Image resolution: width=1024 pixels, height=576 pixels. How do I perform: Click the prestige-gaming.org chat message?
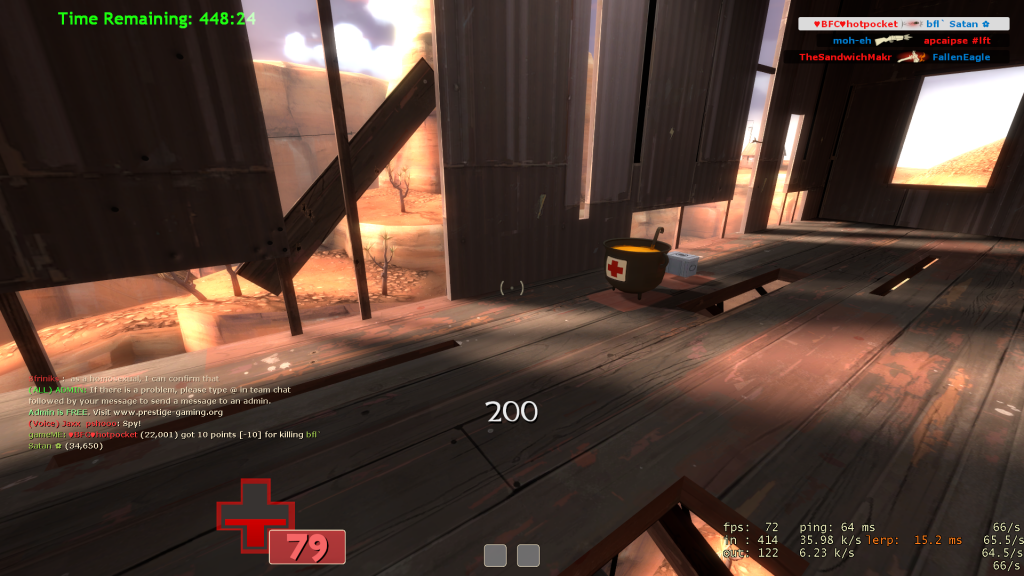(x=126, y=411)
